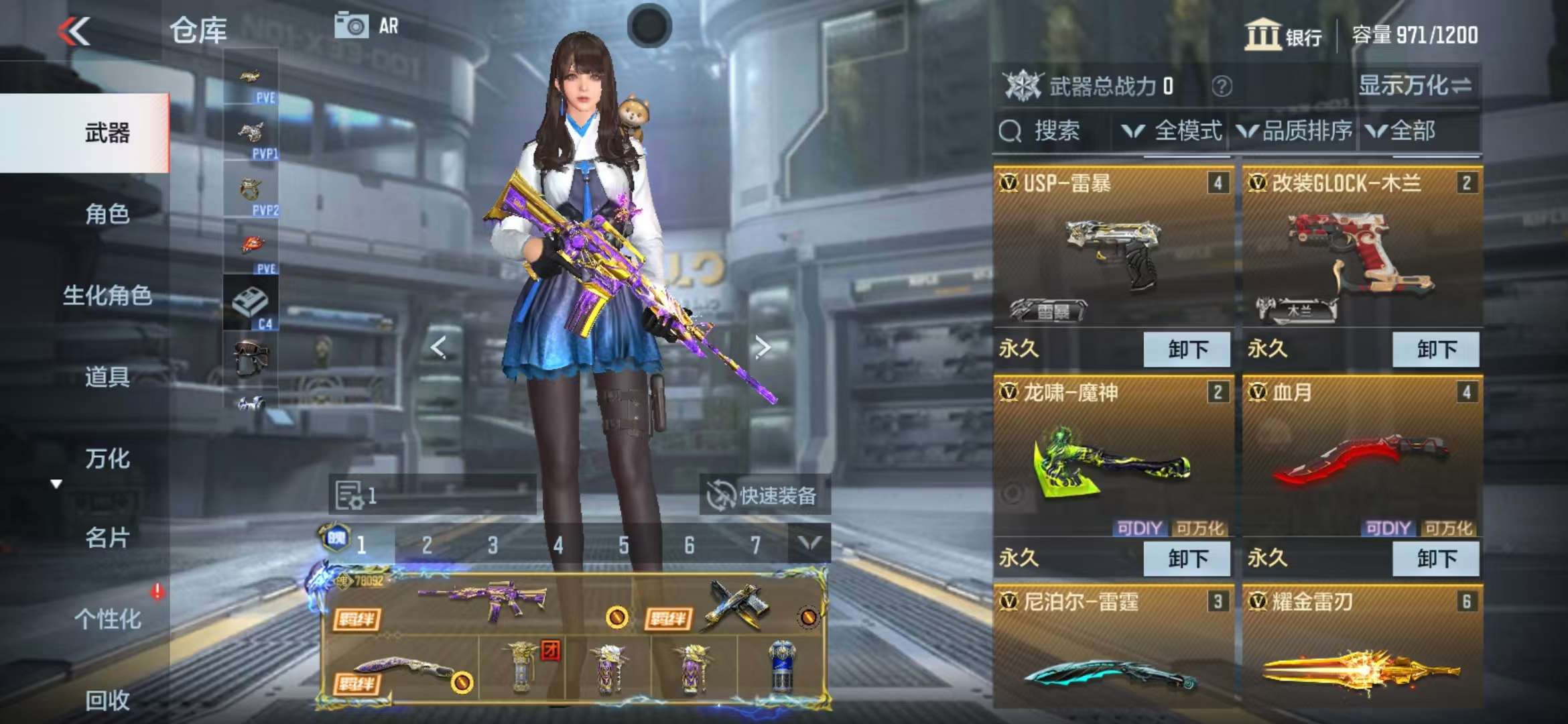
Task: Choose the 回收 recycle tab
Action: (x=107, y=701)
